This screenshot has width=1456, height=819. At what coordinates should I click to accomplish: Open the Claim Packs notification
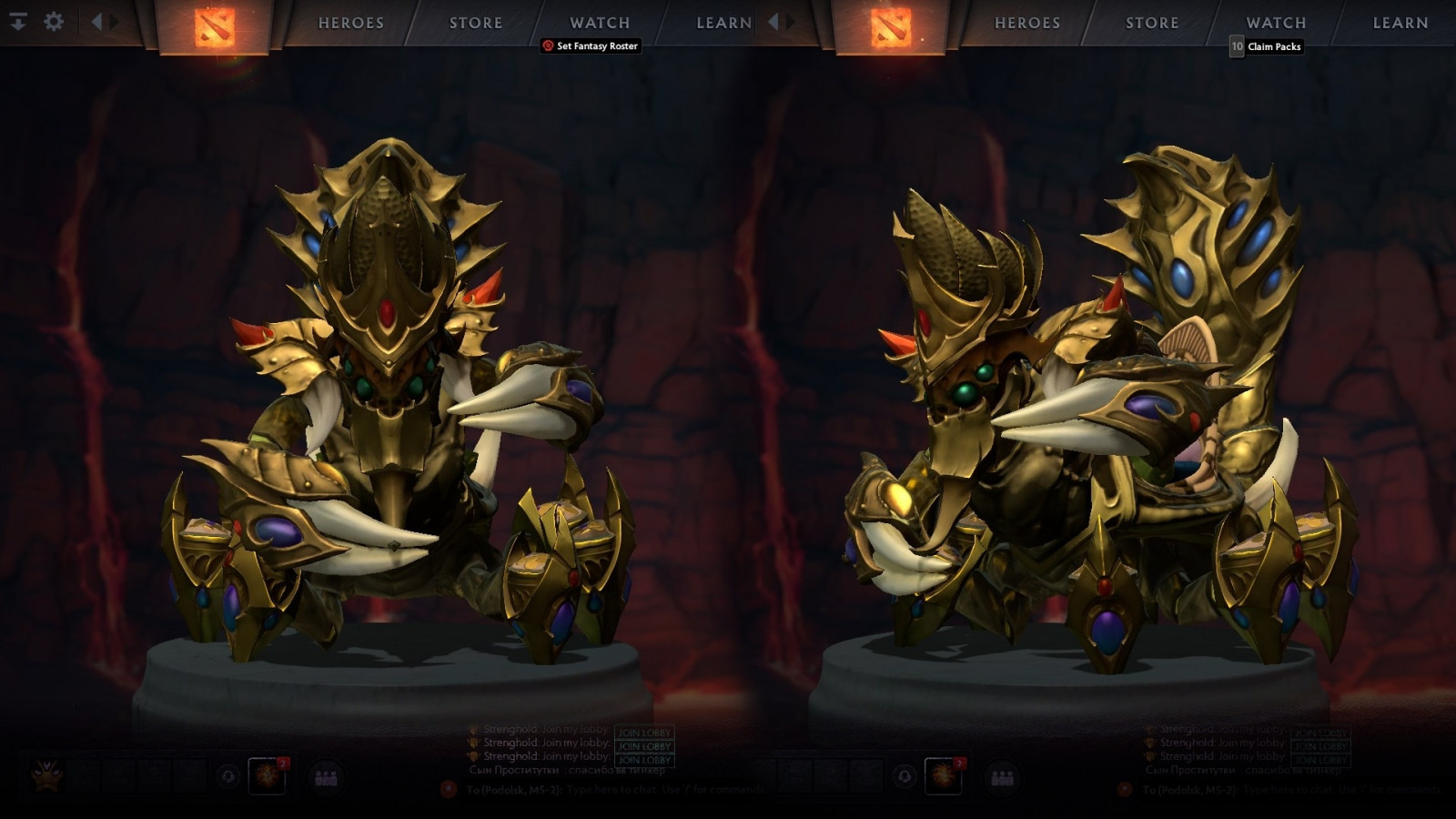pos(1267,46)
